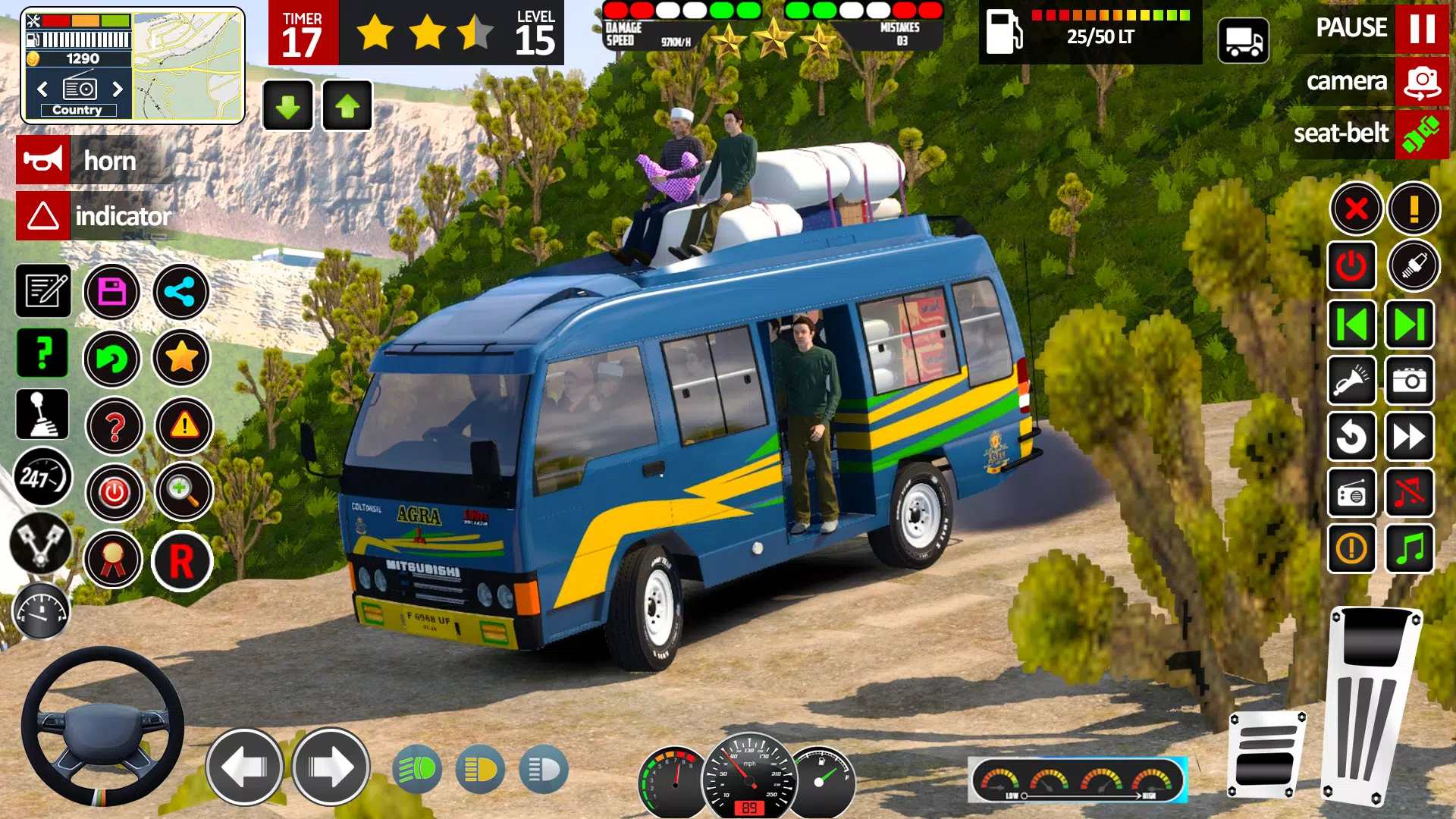Unmute the crossed-out music note
The height and width of the screenshot is (819, 1456).
[x=1409, y=494]
